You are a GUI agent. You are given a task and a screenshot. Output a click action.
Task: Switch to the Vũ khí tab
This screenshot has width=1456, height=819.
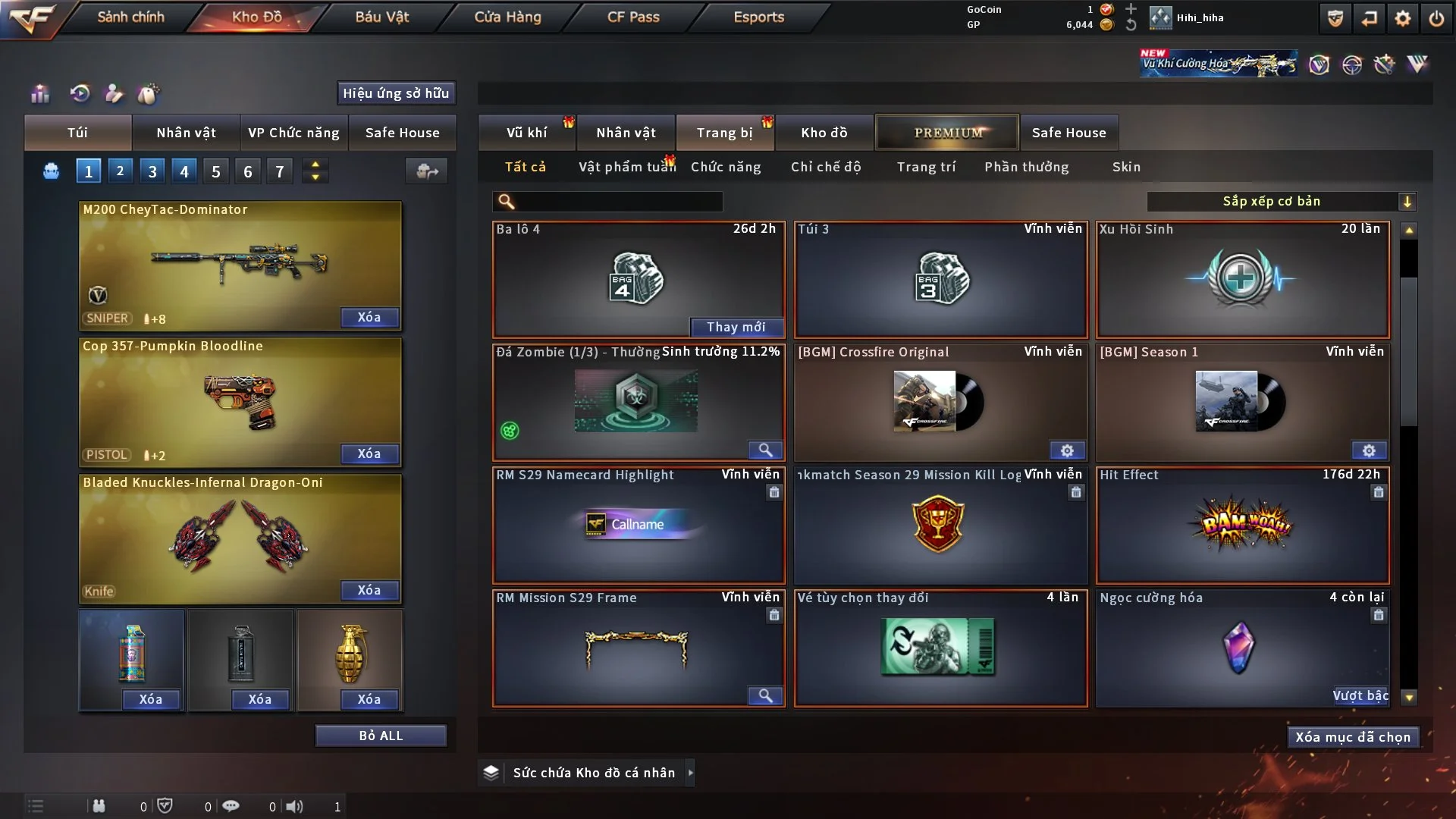pyautogui.click(x=526, y=133)
